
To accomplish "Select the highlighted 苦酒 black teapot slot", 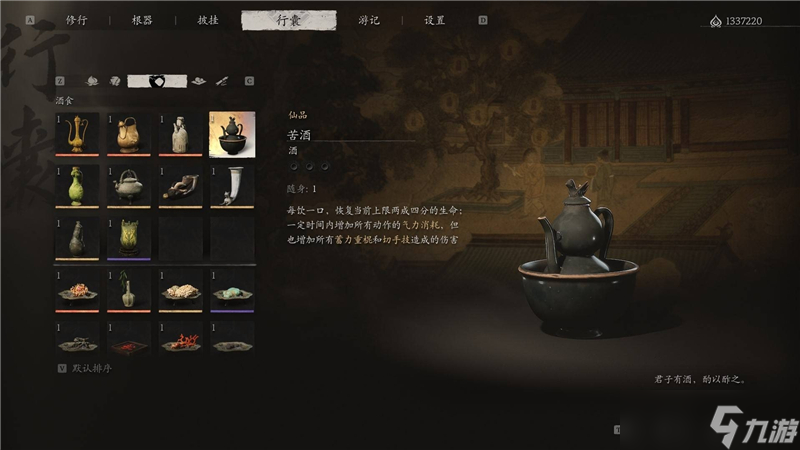I will click(x=231, y=133).
